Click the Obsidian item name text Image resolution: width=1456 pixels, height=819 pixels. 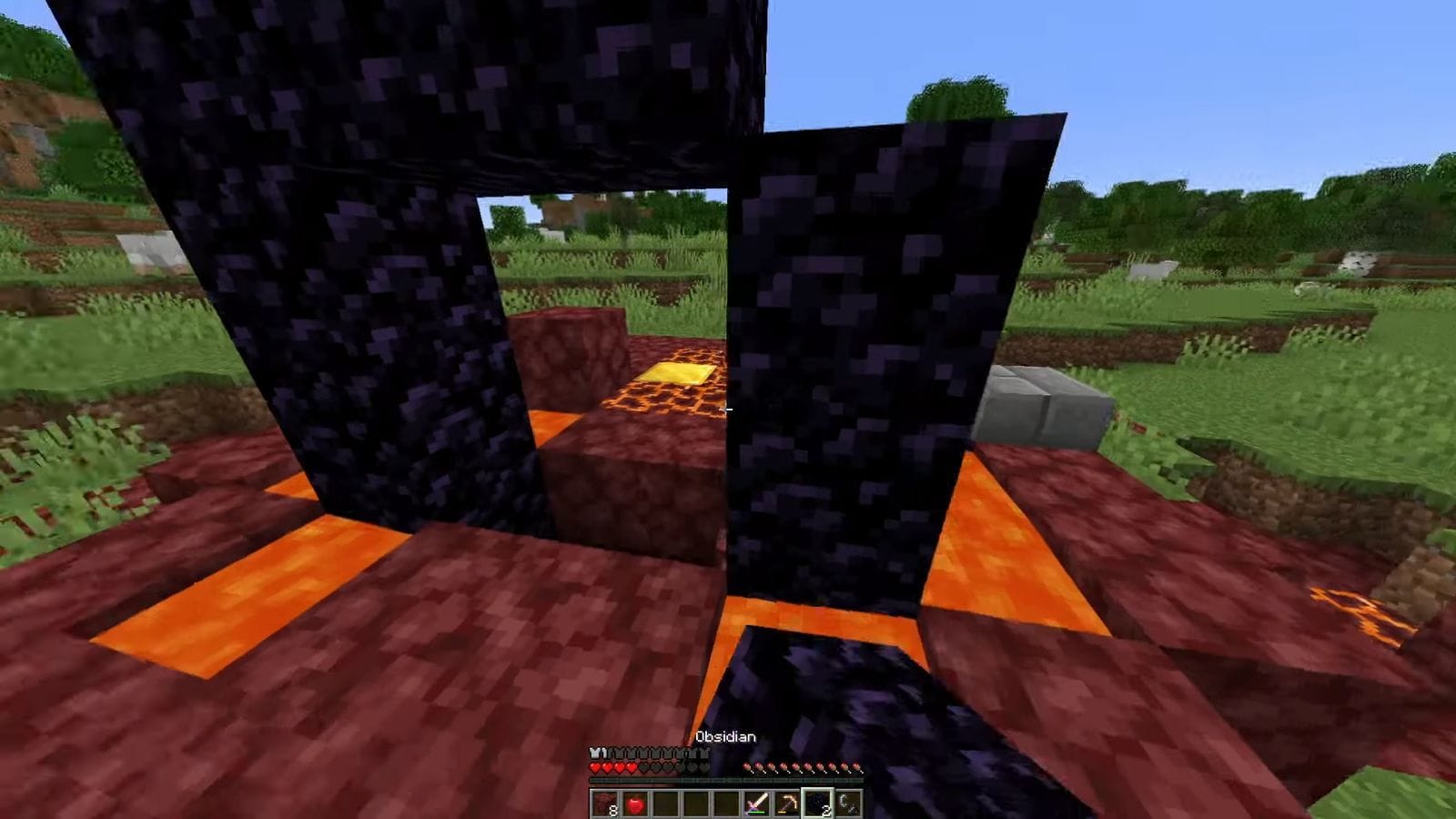(725, 737)
